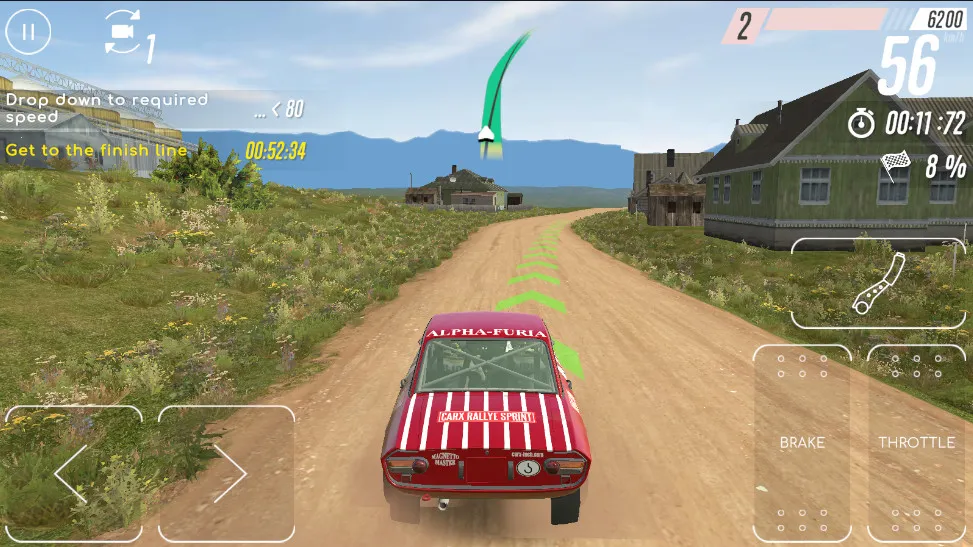Switch the camera view
This screenshot has width=973, height=547.
[x=124, y=34]
